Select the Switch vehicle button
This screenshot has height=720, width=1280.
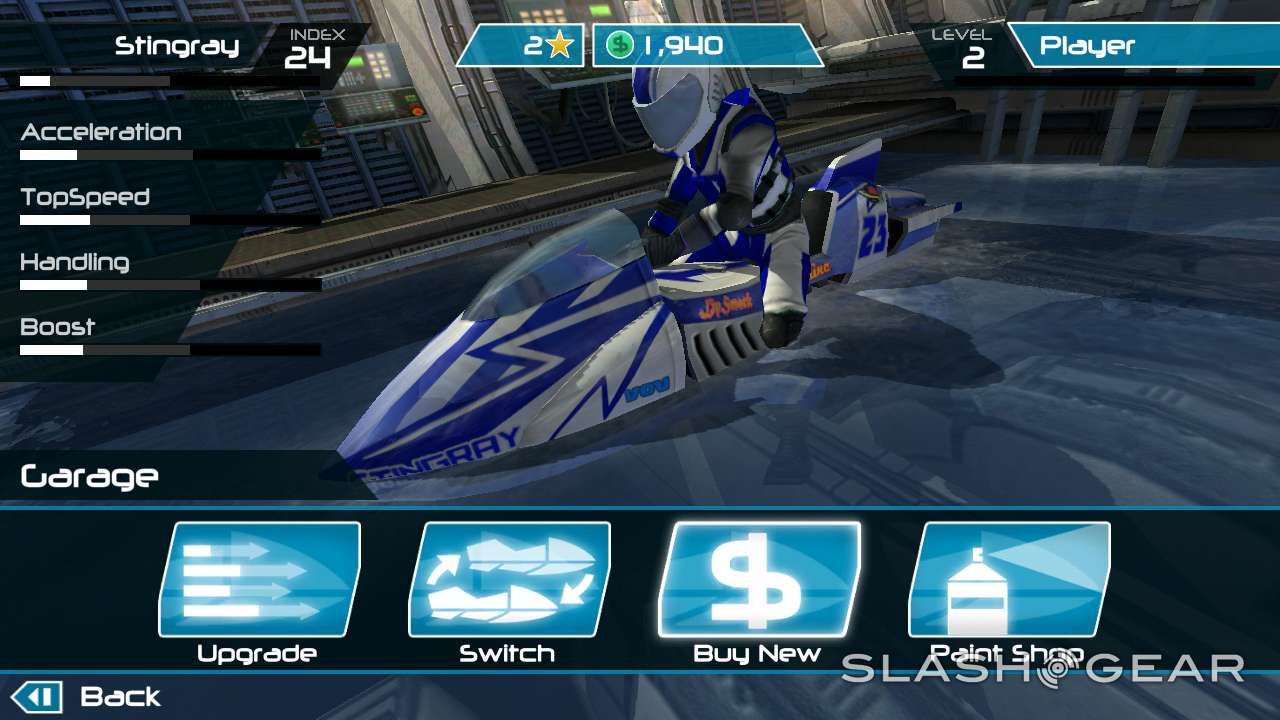(x=508, y=581)
